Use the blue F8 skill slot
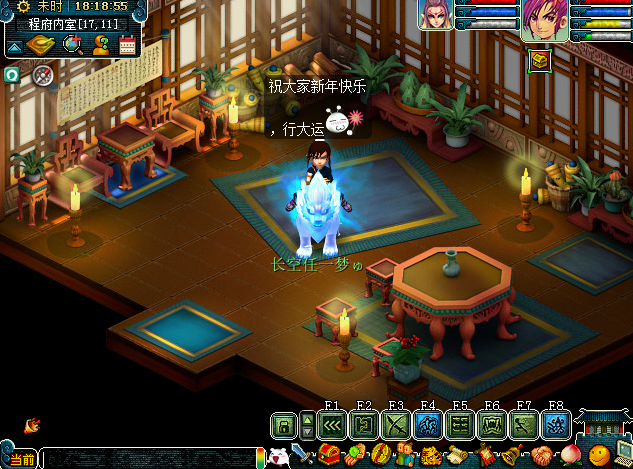The height and width of the screenshot is (469, 633). 556,426
